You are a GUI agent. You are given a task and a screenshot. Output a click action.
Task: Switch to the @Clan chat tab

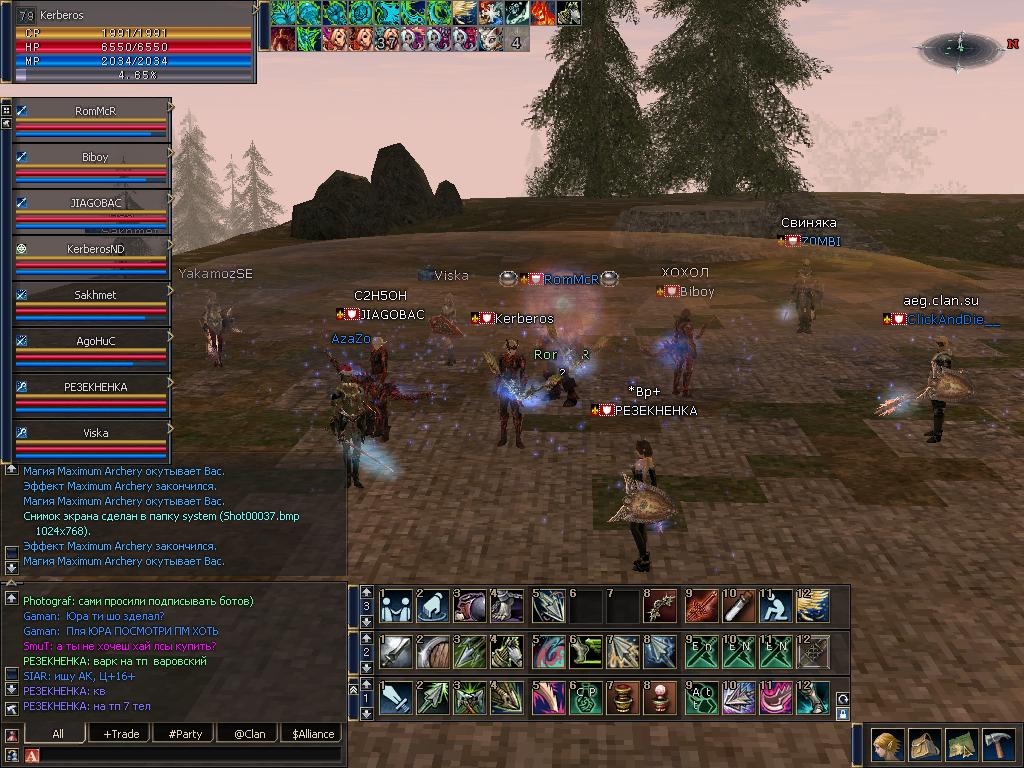click(x=249, y=733)
